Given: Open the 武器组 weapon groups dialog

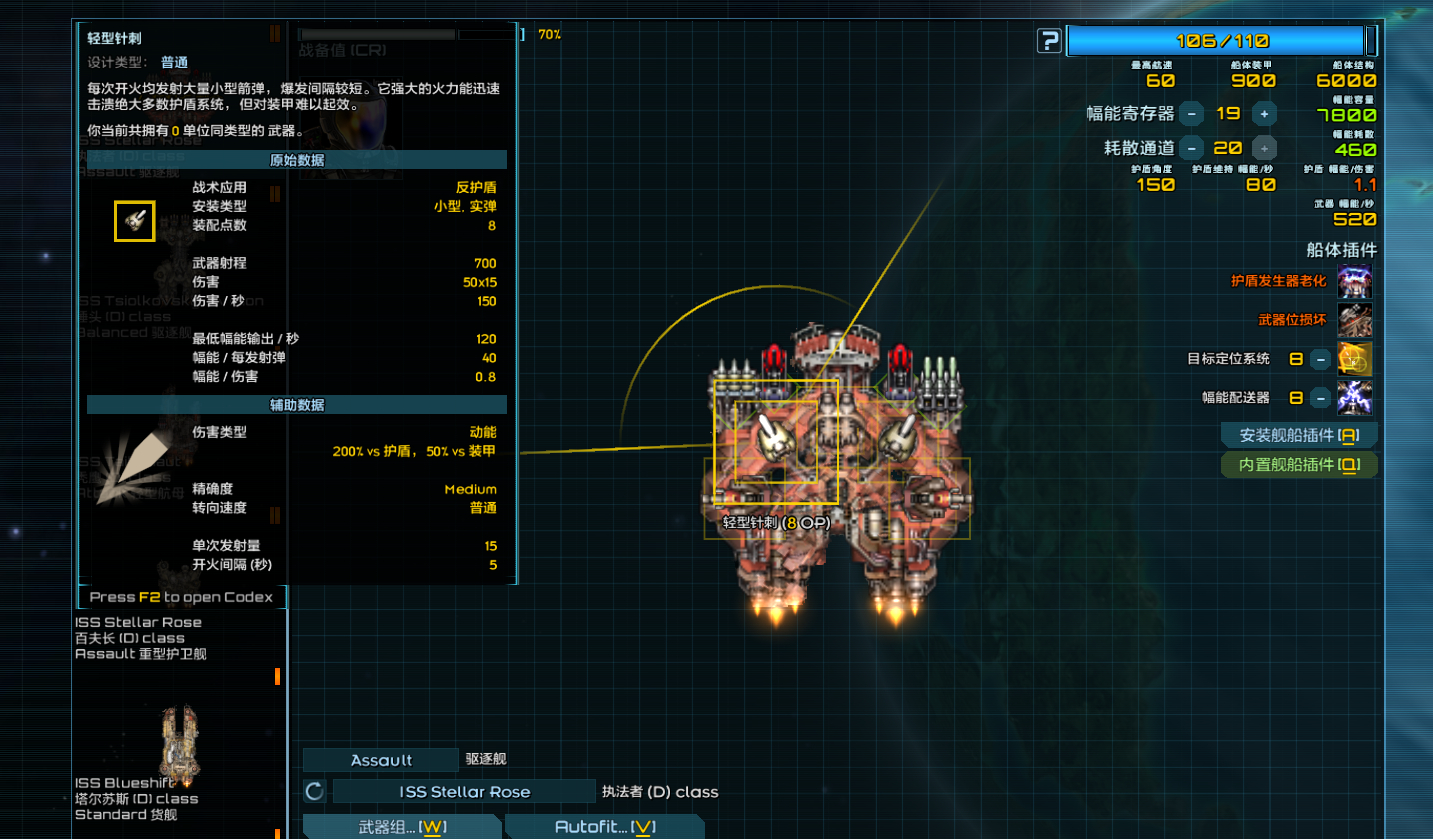Looking at the screenshot, I should [x=402, y=827].
